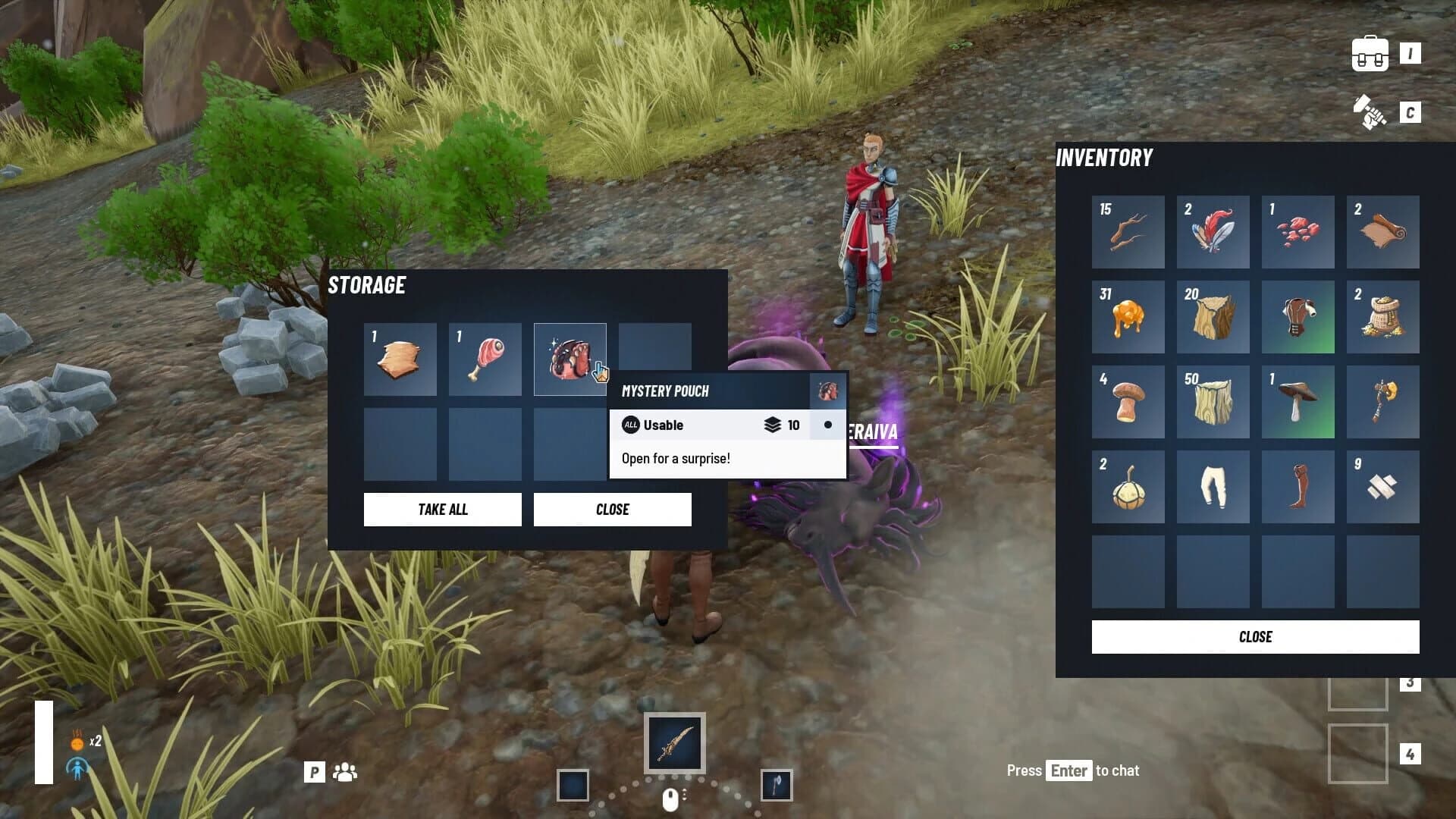Screen dimensions: 1456x819
Task: Select the meat leg item in storage
Action: (485, 359)
